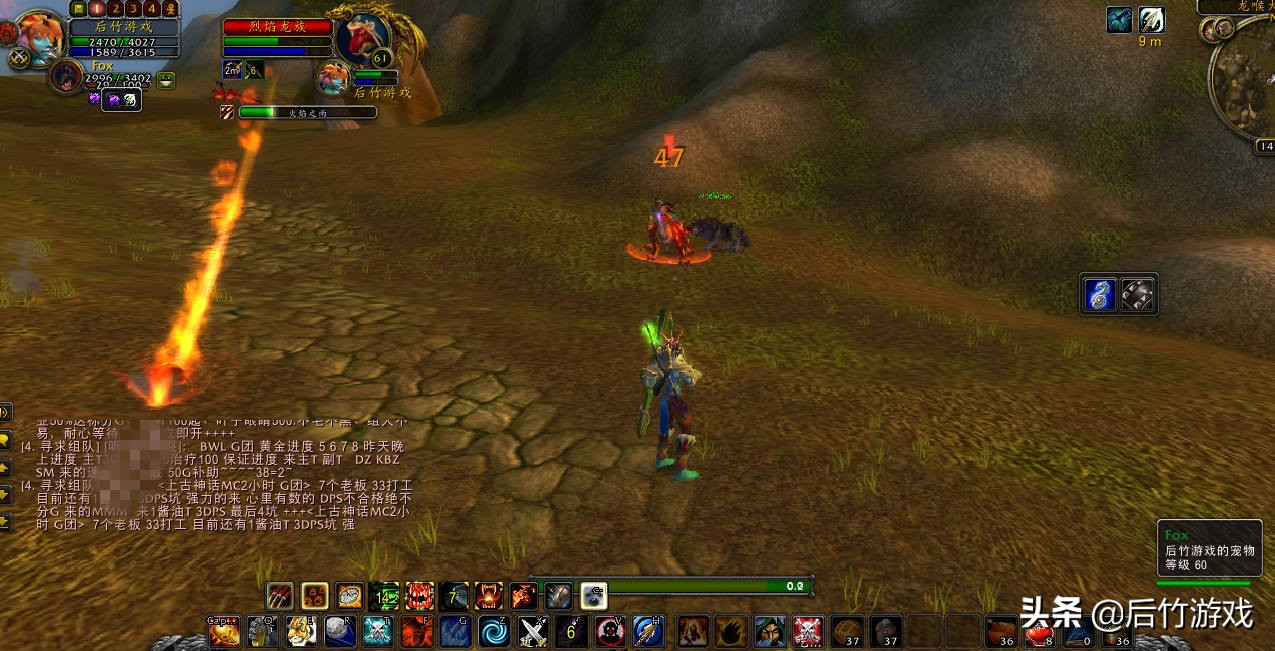Click the pet happiness green face icon

tap(166, 80)
